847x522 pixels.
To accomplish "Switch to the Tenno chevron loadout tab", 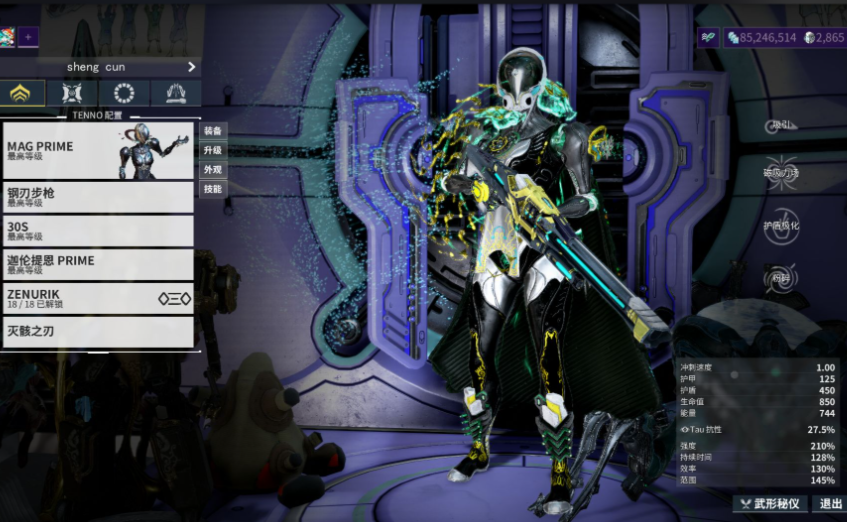I will (x=20, y=93).
